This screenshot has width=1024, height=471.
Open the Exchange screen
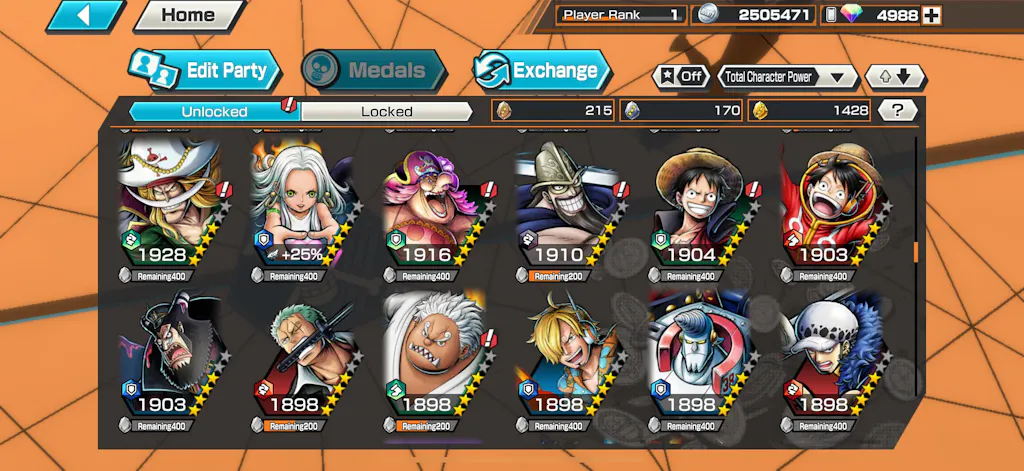coord(541,71)
